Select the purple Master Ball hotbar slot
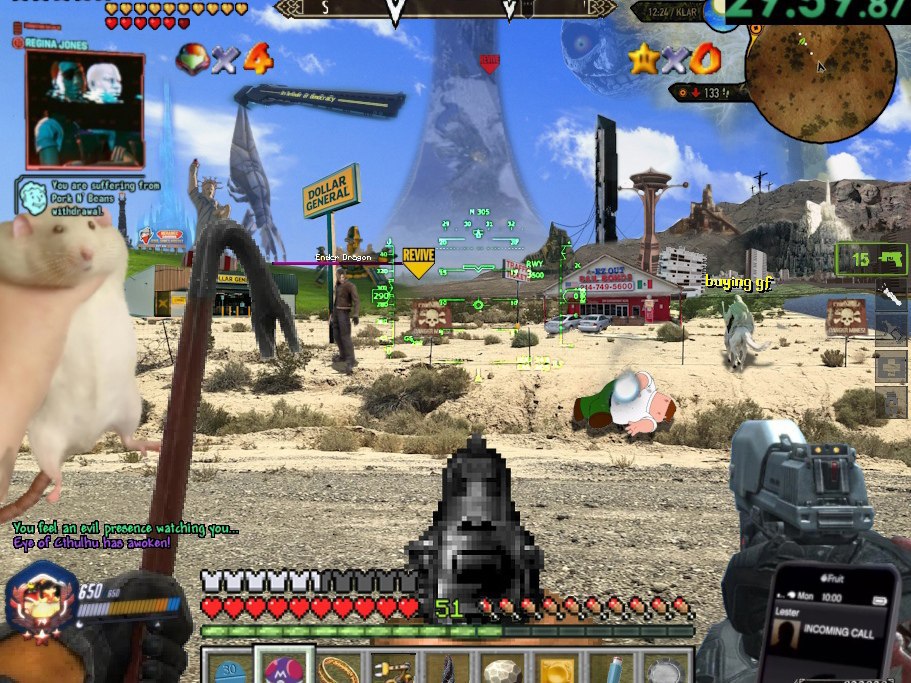This screenshot has height=683, width=911. (x=284, y=666)
